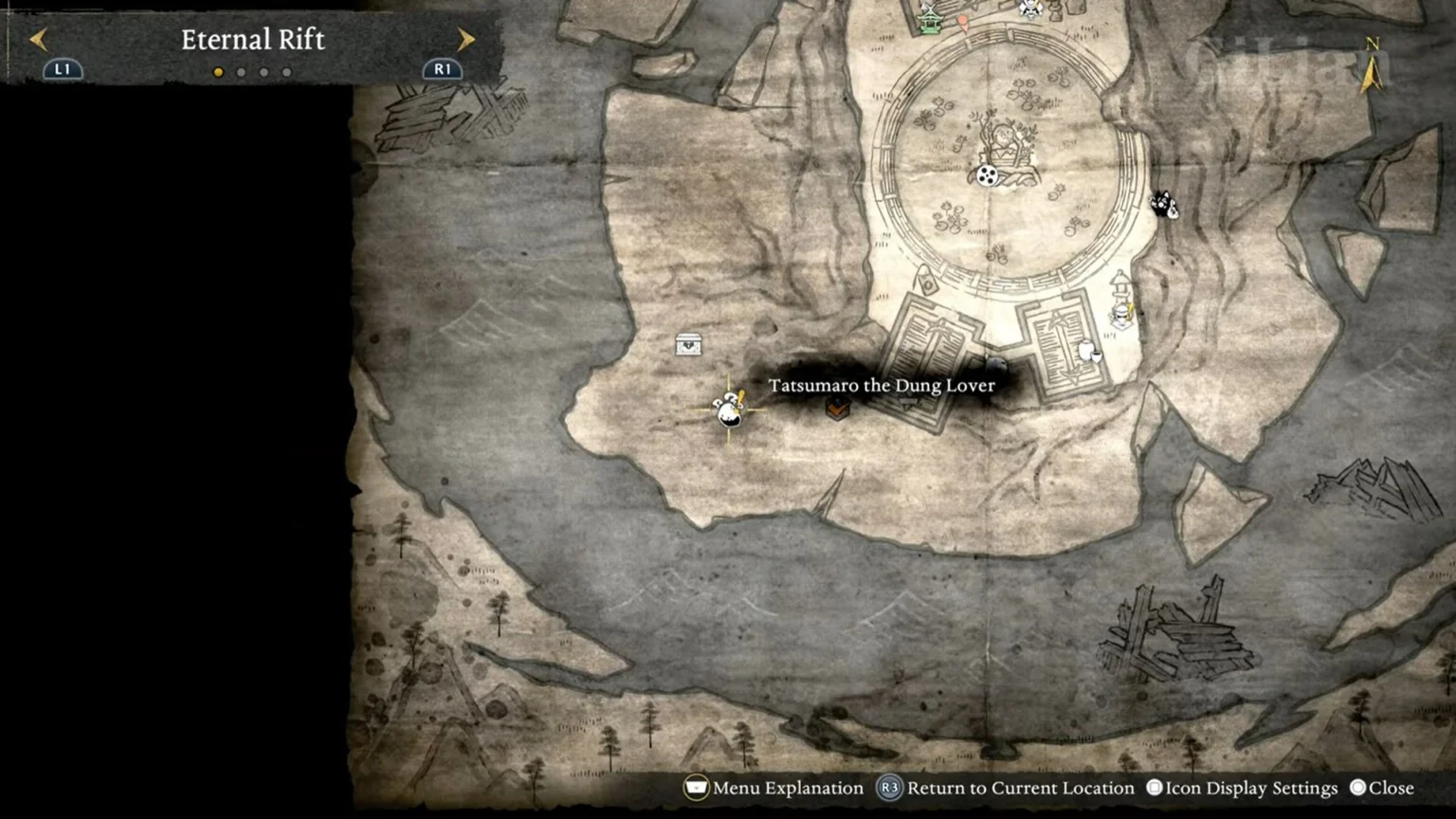Select the black and white dog icon
This screenshot has height=819, width=1456.
coord(1164,203)
